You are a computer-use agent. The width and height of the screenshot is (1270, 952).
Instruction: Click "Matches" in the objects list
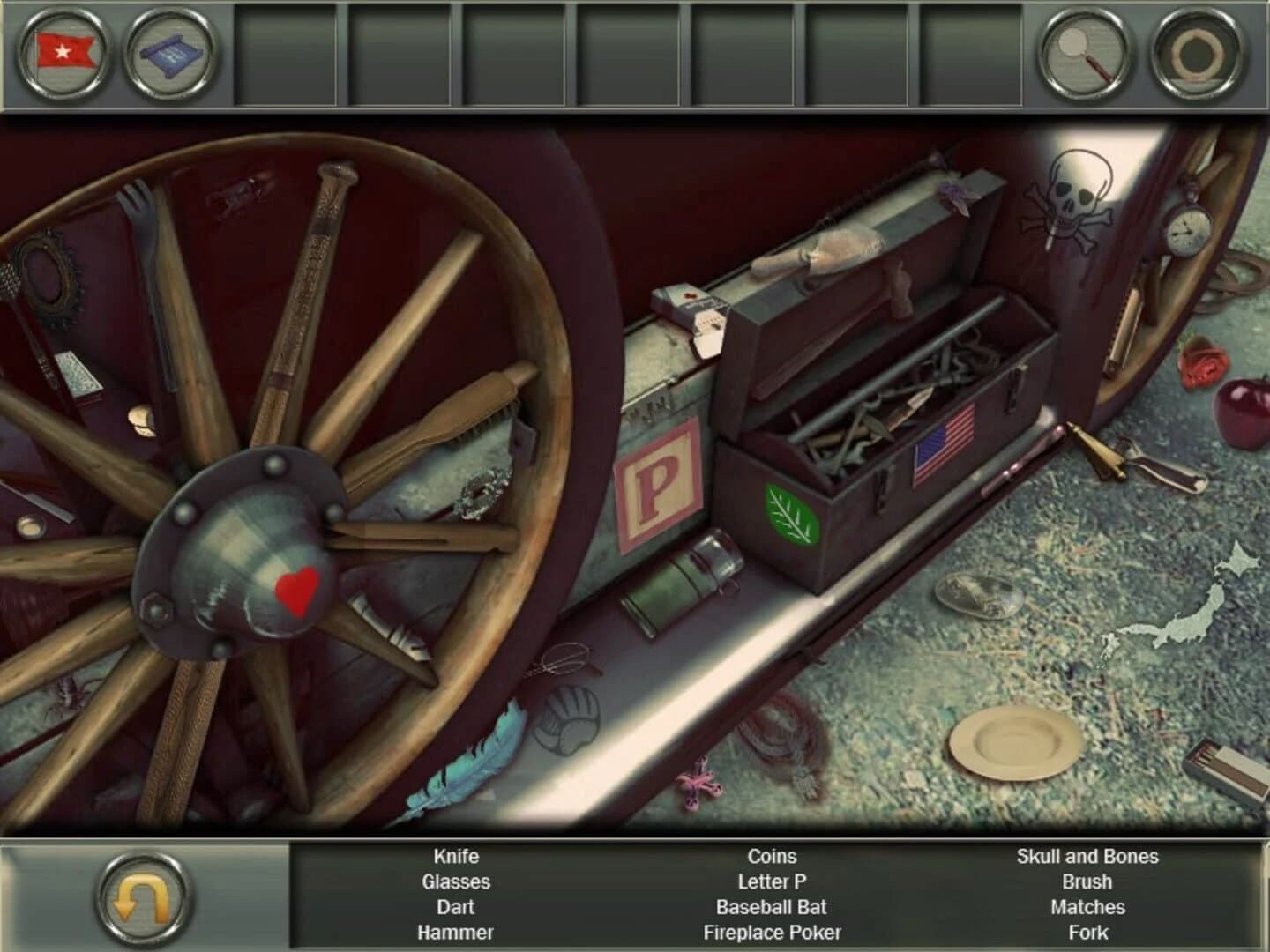1087,907
